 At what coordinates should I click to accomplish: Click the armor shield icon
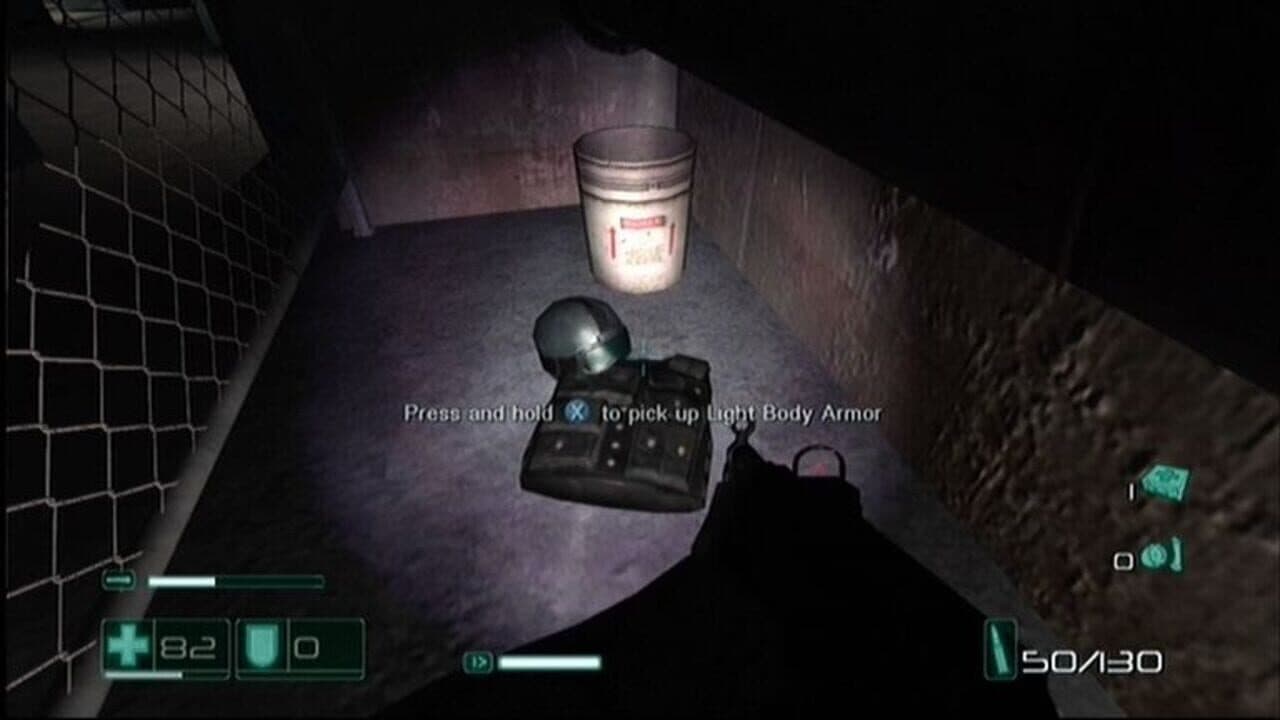click(262, 645)
